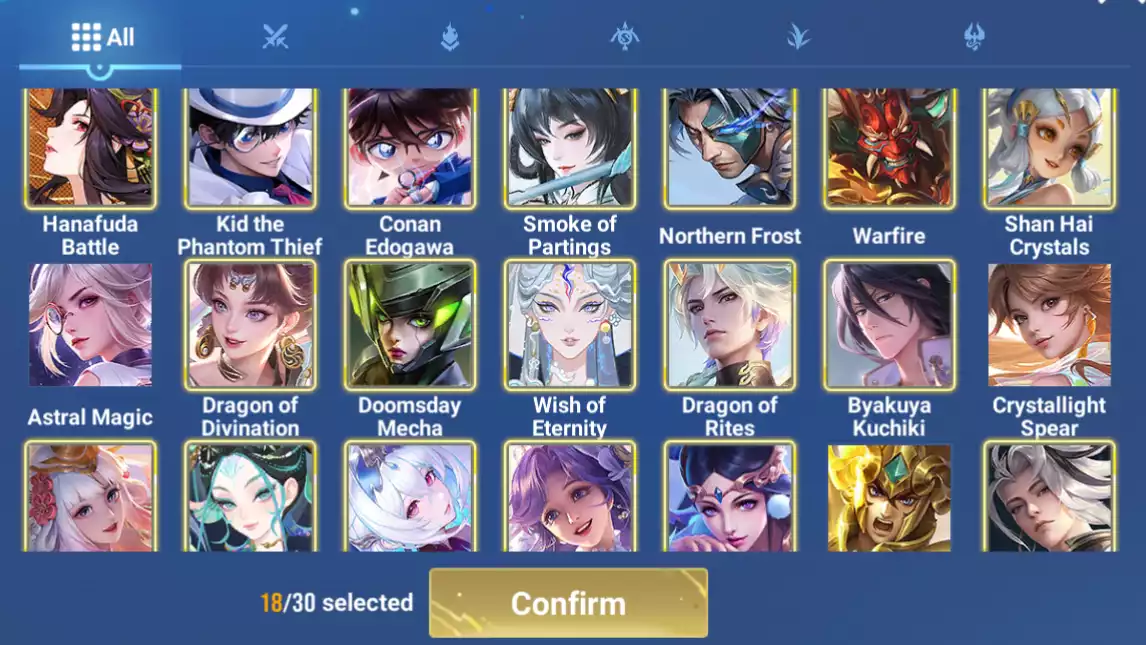This screenshot has height=645, width=1146.
Task: Pick the Shan Hai Crystals skin
Action: [1049, 147]
